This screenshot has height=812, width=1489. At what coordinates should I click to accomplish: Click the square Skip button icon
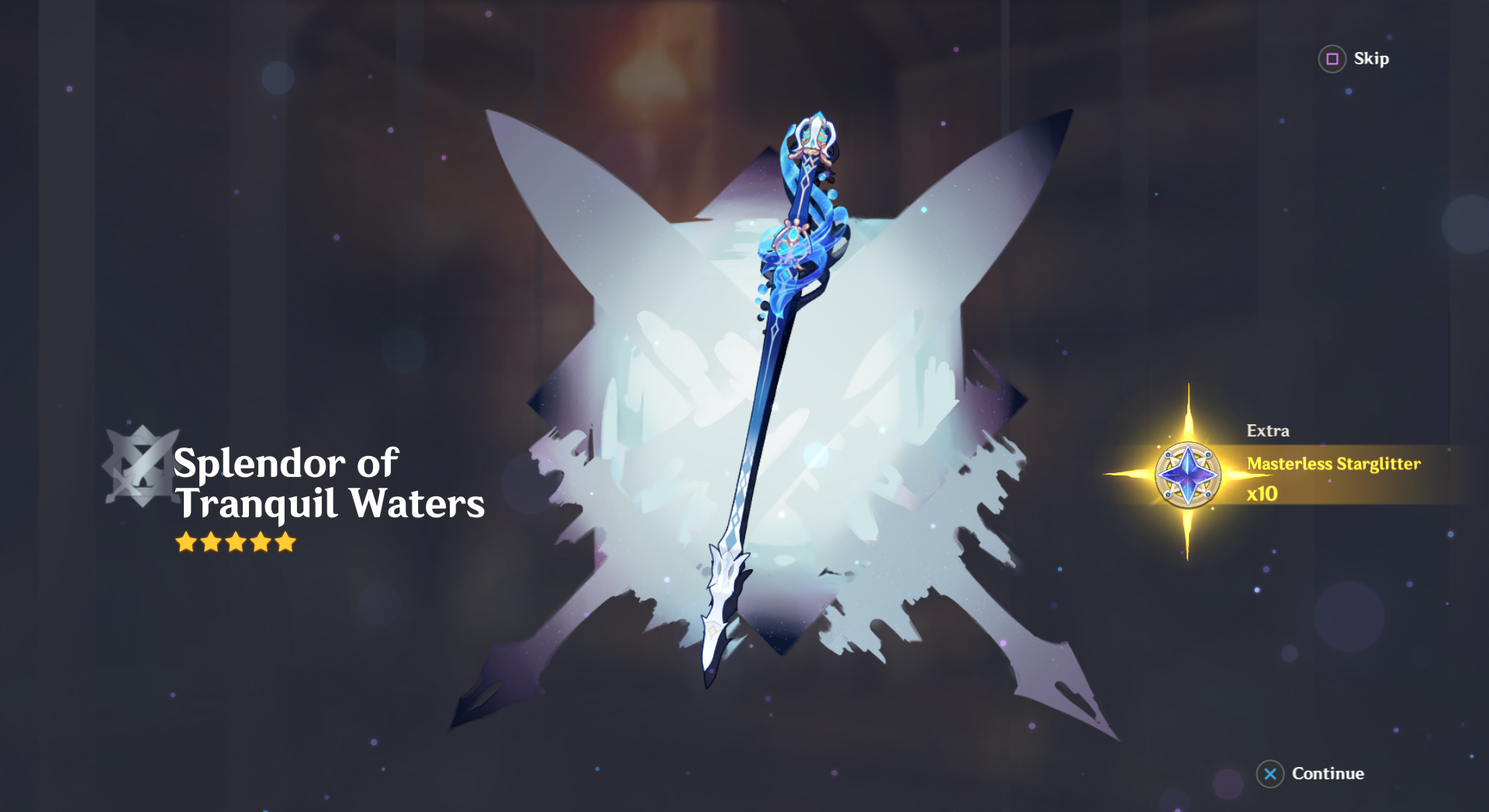tap(1331, 59)
